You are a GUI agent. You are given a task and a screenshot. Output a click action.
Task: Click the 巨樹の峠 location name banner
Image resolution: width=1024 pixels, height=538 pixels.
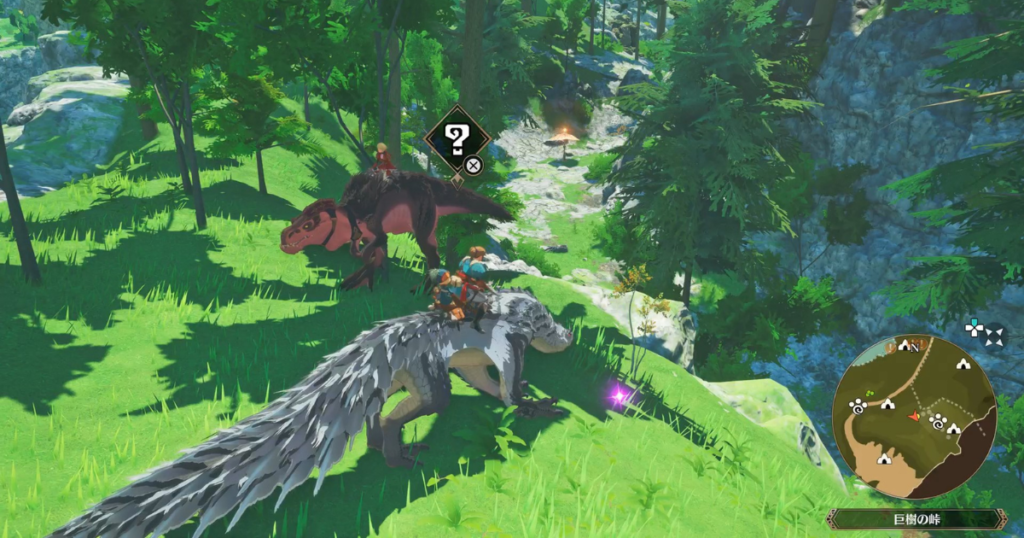915,519
